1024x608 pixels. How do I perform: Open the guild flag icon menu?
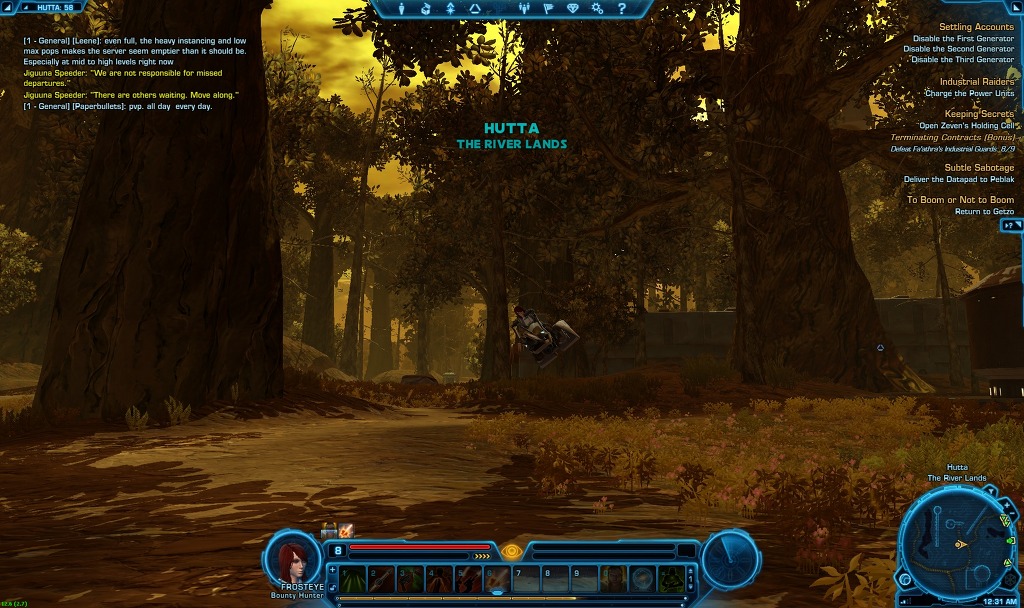pyautogui.click(x=549, y=9)
